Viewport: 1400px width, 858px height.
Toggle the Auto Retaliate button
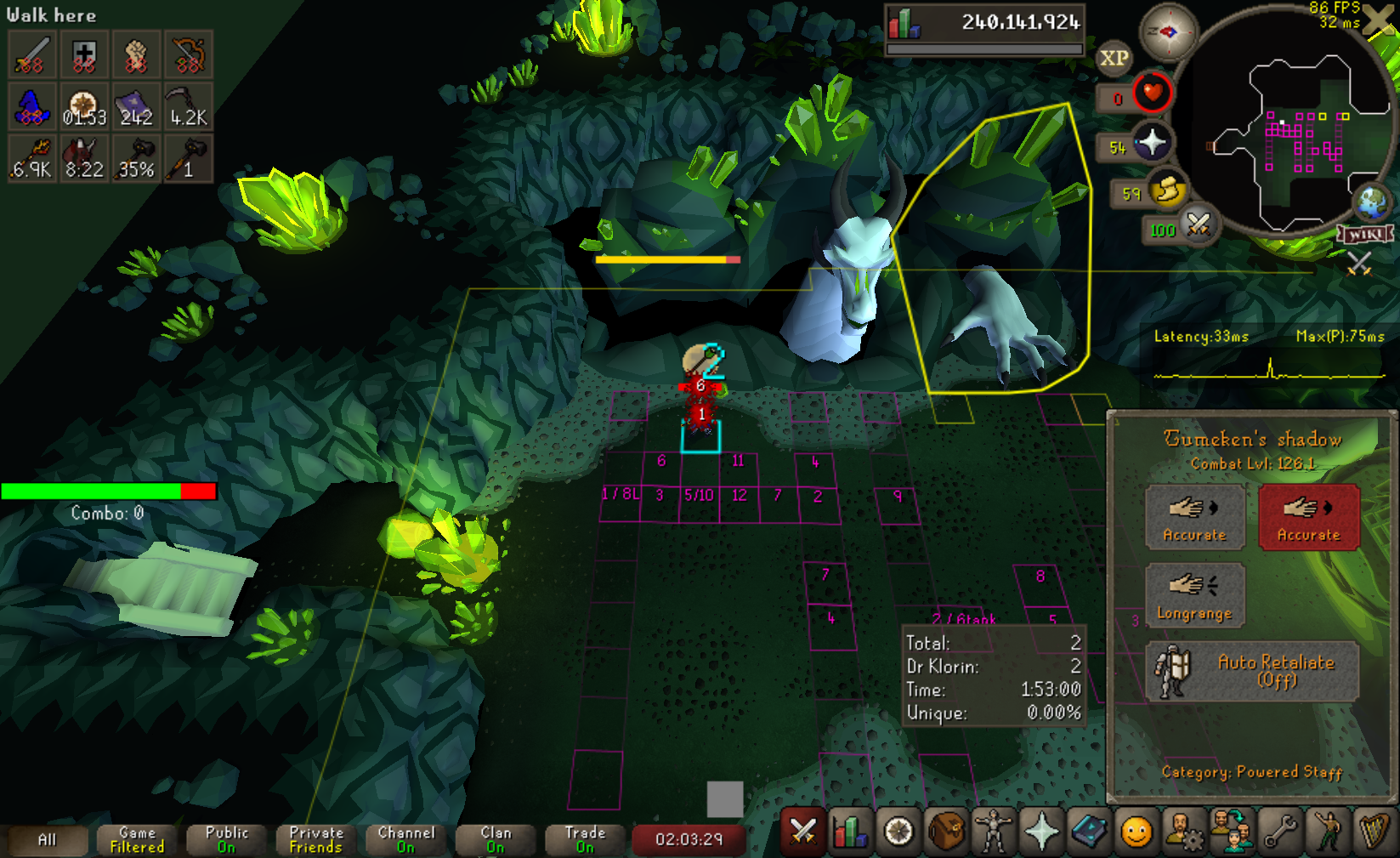click(x=1251, y=671)
